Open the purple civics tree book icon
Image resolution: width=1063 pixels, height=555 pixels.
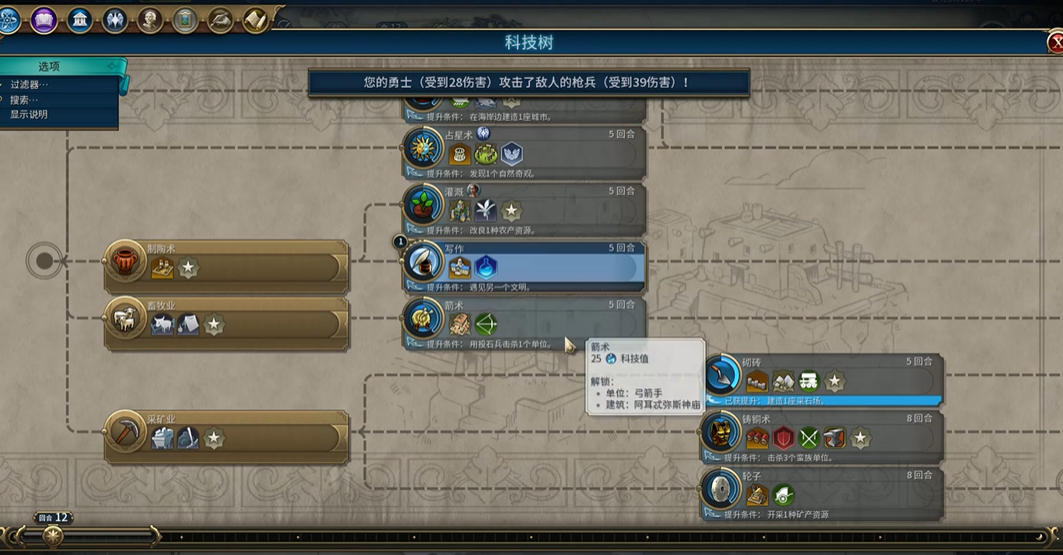[44, 19]
